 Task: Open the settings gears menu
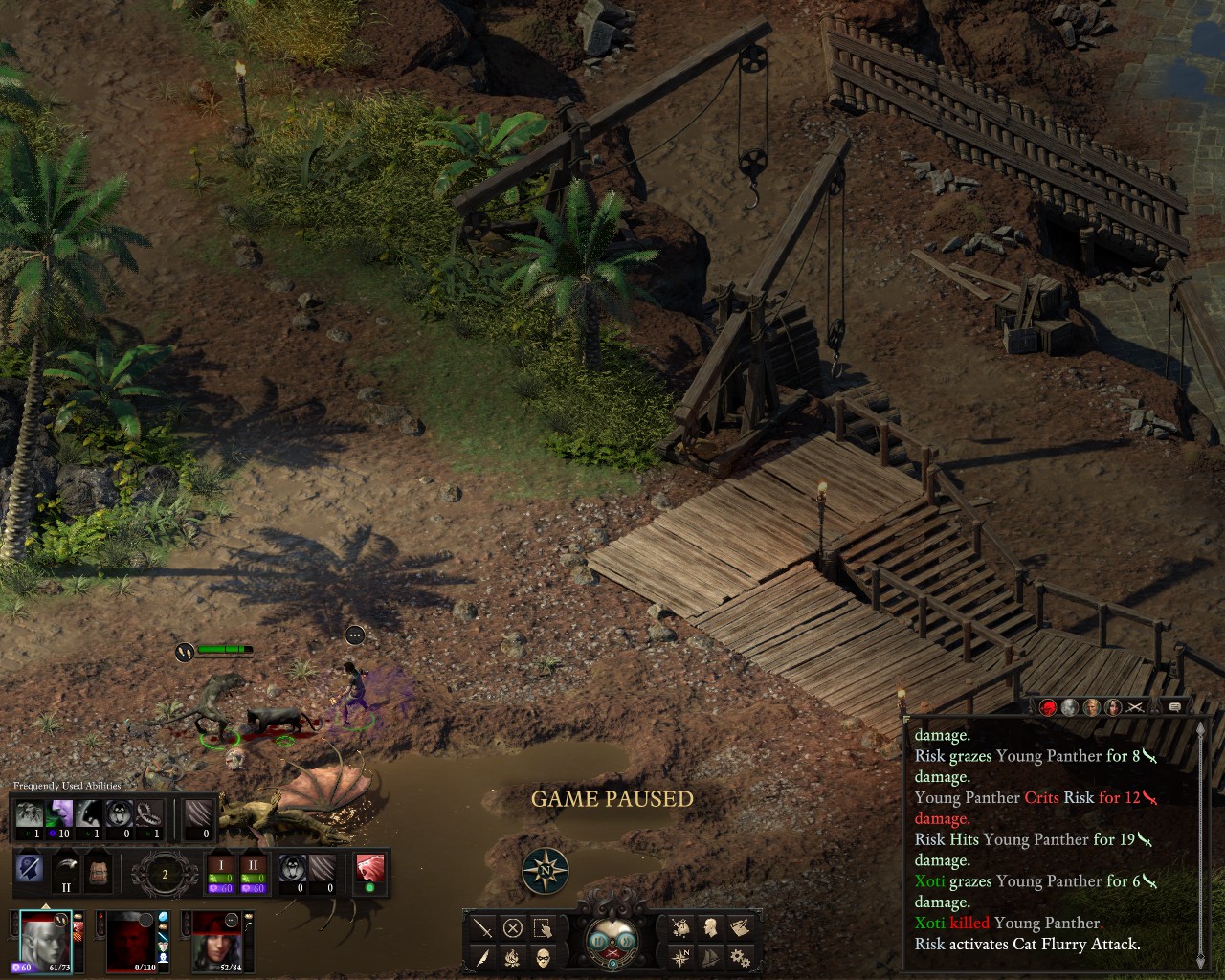739,957
